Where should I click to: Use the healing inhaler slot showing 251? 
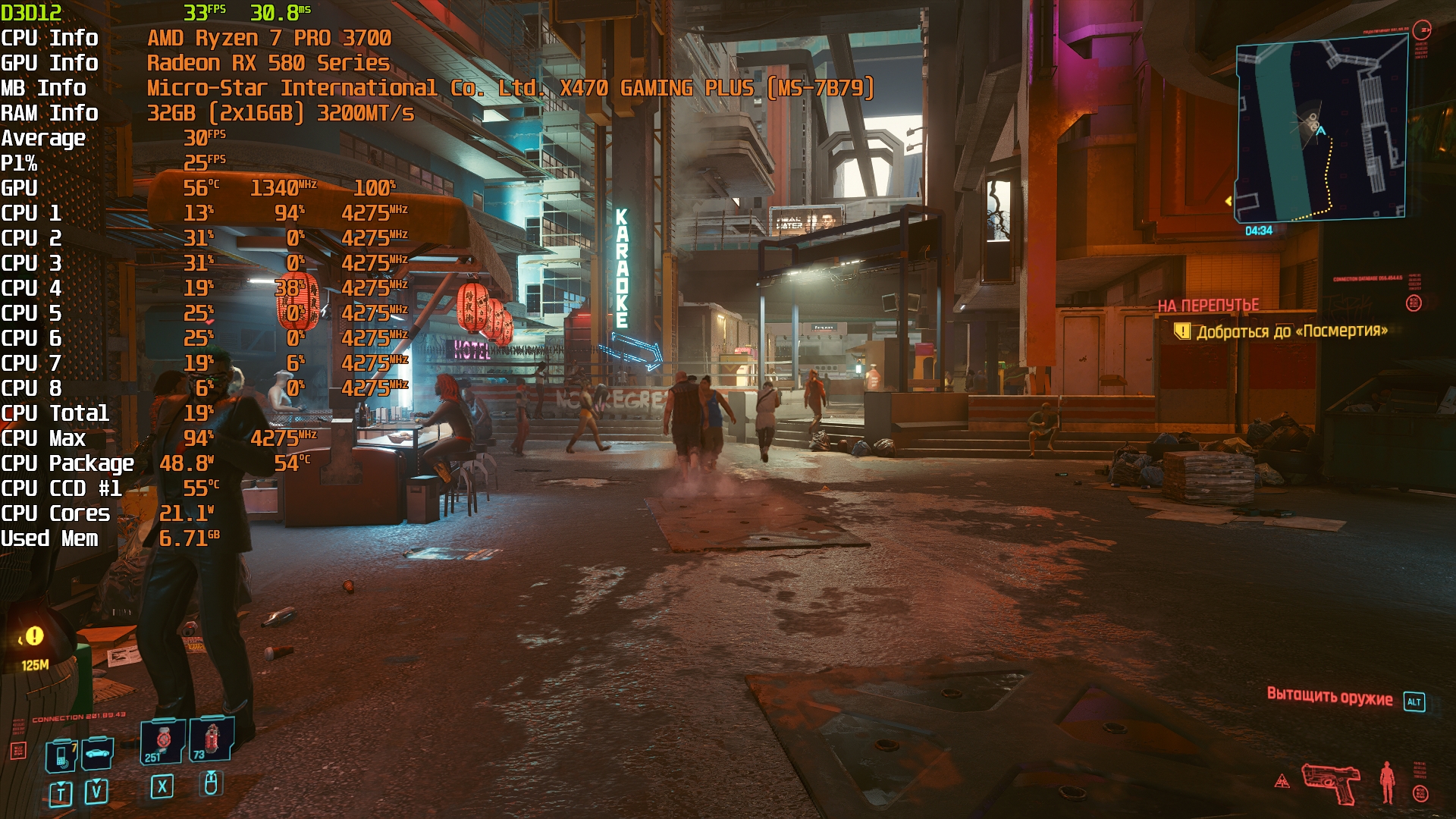coord(162,741)
